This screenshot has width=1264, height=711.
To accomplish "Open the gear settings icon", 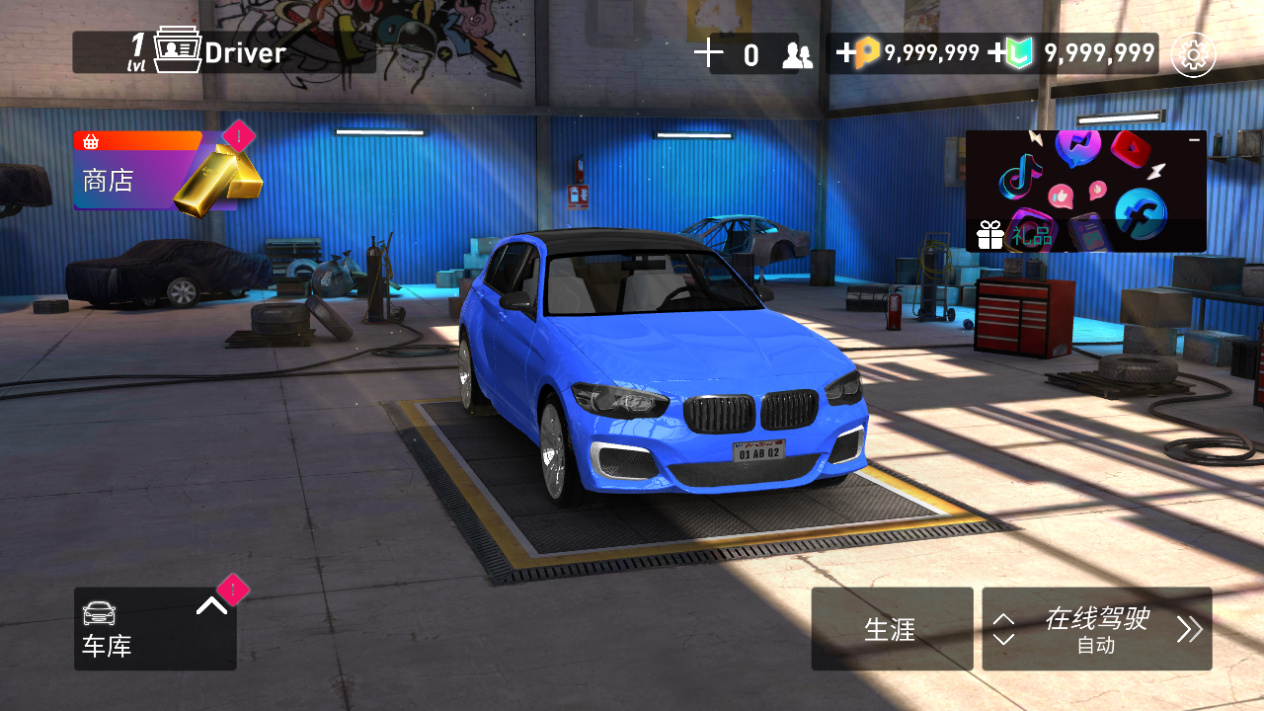I will (x=1192, y=54).
